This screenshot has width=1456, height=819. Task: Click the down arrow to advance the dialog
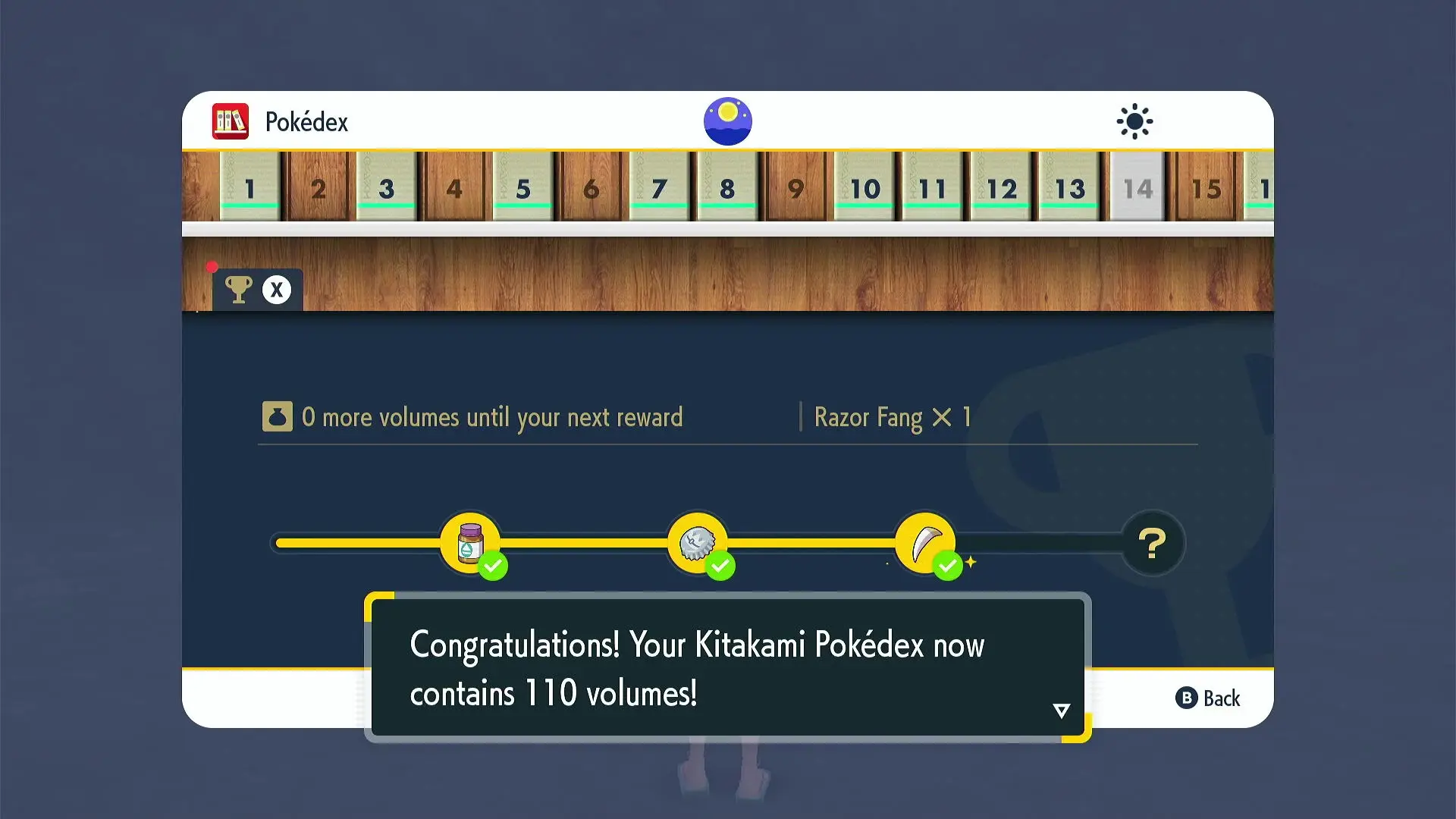[1061, 711]
